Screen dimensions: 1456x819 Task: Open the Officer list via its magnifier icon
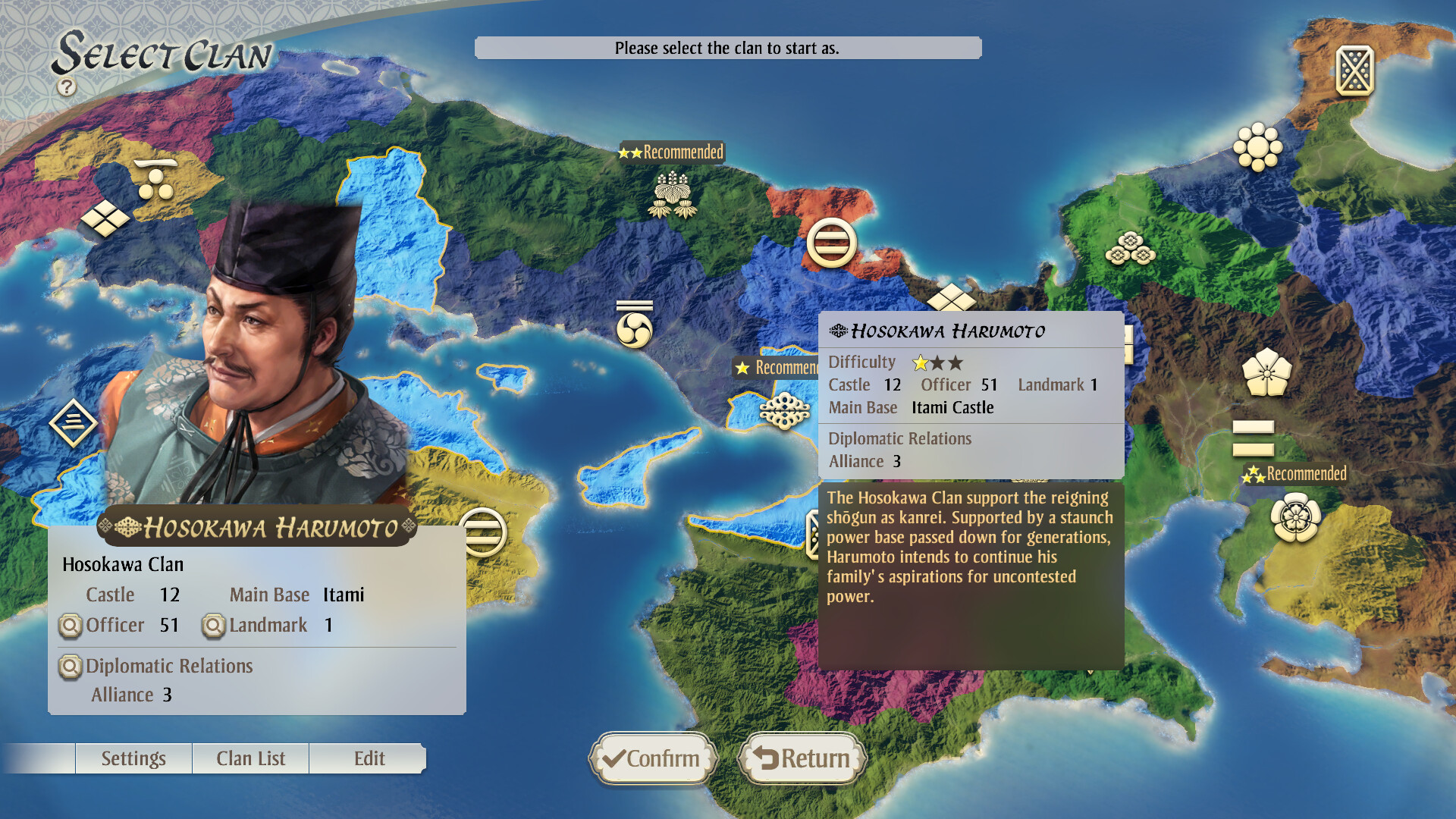71,626
